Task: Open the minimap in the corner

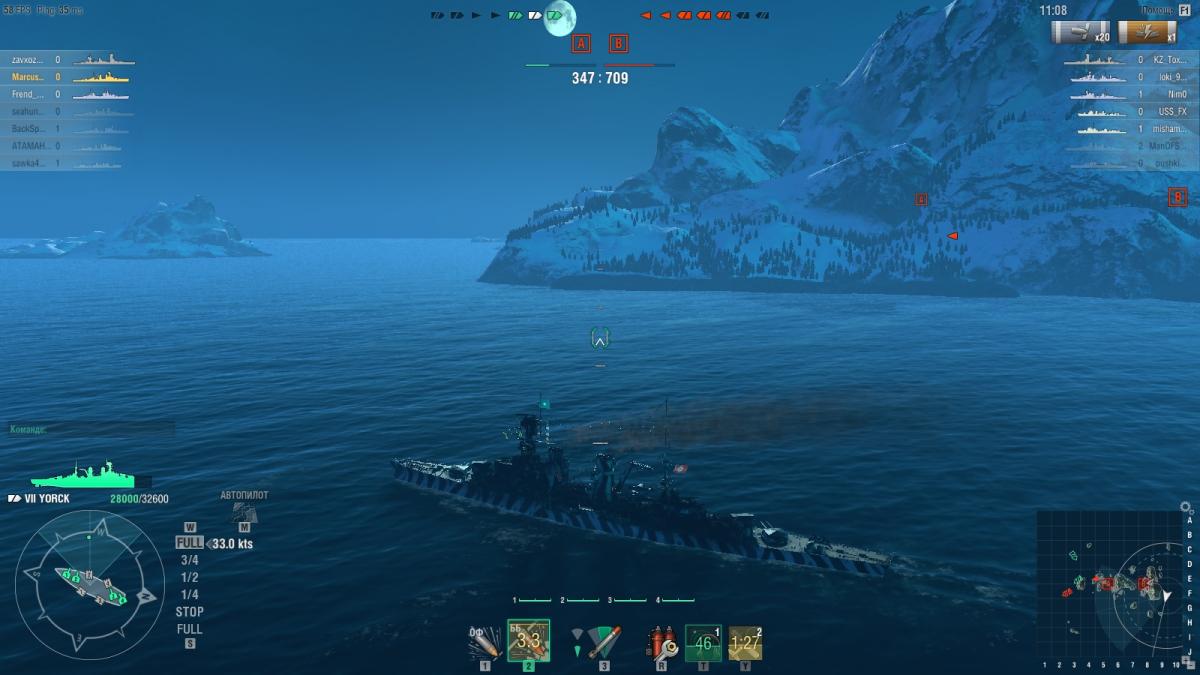Action: click(1109, 584)
